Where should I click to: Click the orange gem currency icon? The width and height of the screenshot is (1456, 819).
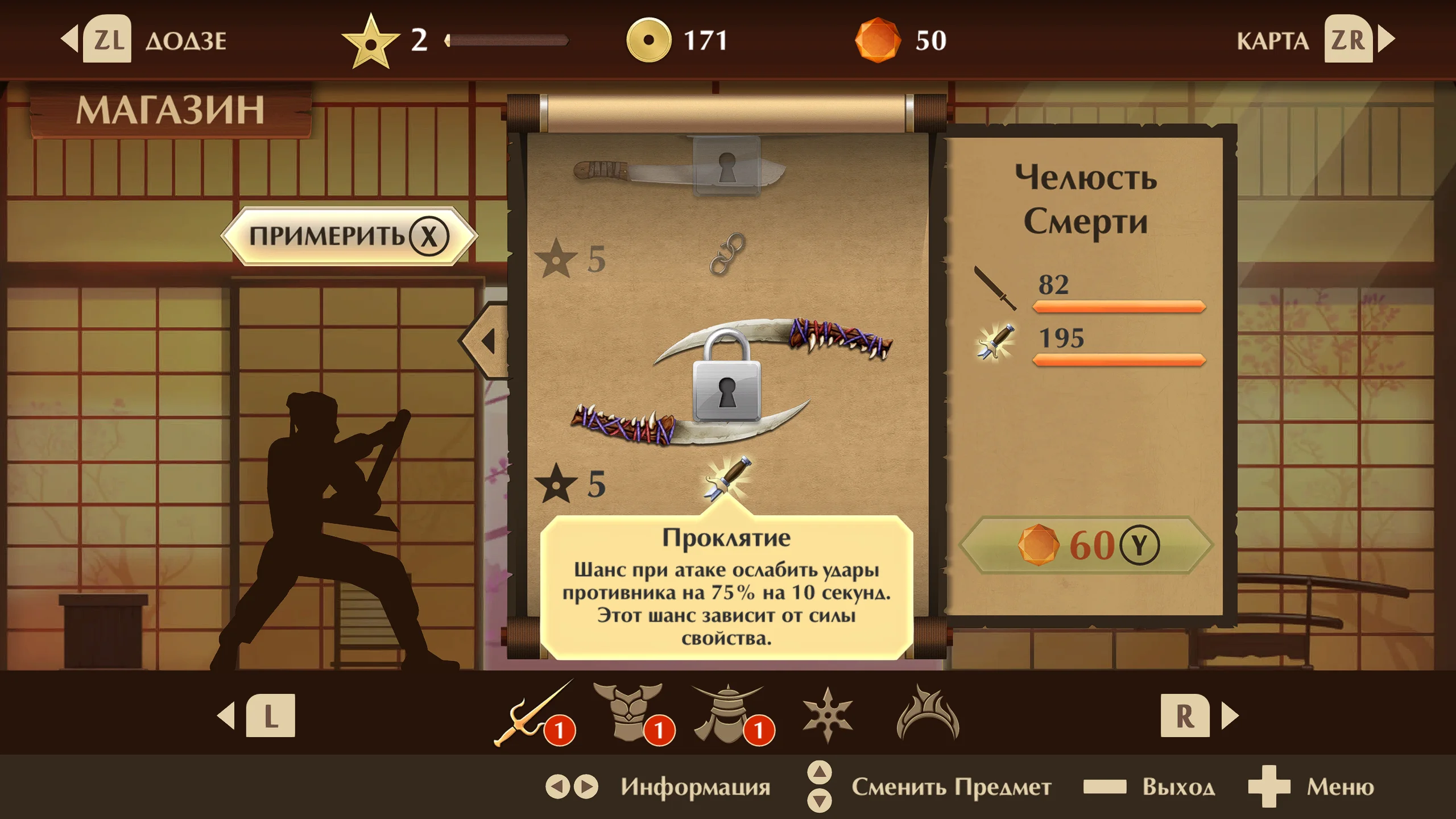pyautogui.click(x=878, y=40)
